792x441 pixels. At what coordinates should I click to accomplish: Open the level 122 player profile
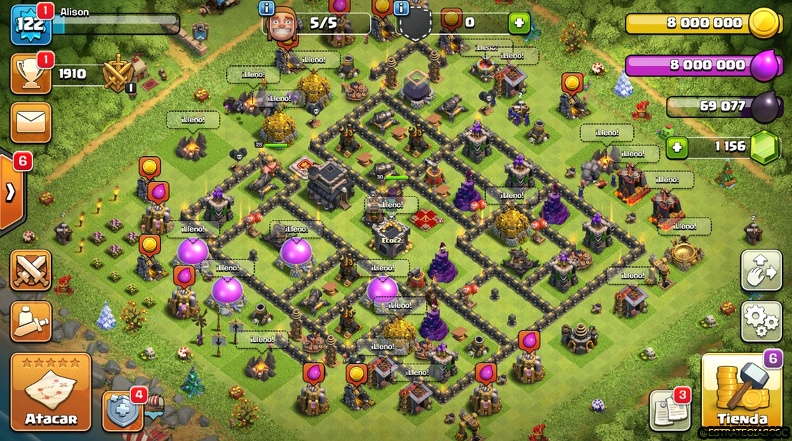point(29,22)
